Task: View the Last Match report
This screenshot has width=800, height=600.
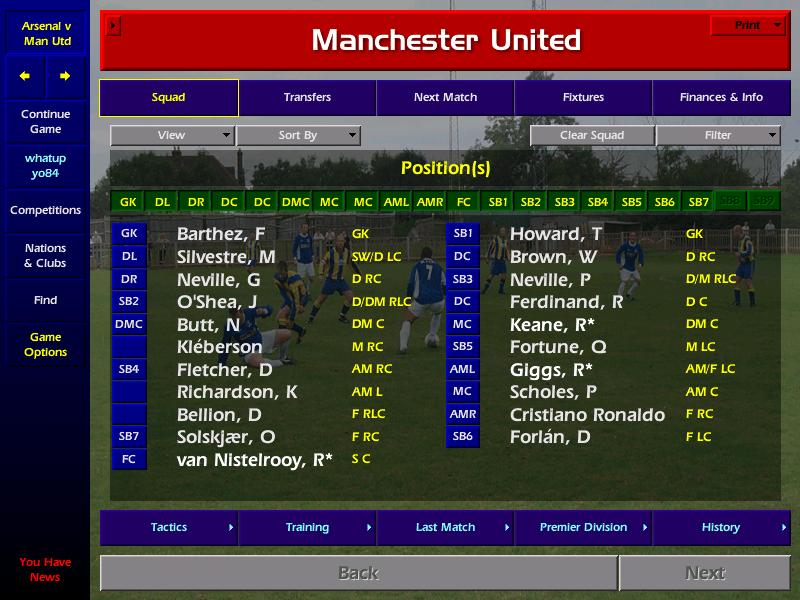Action: [x=445, y=528]
